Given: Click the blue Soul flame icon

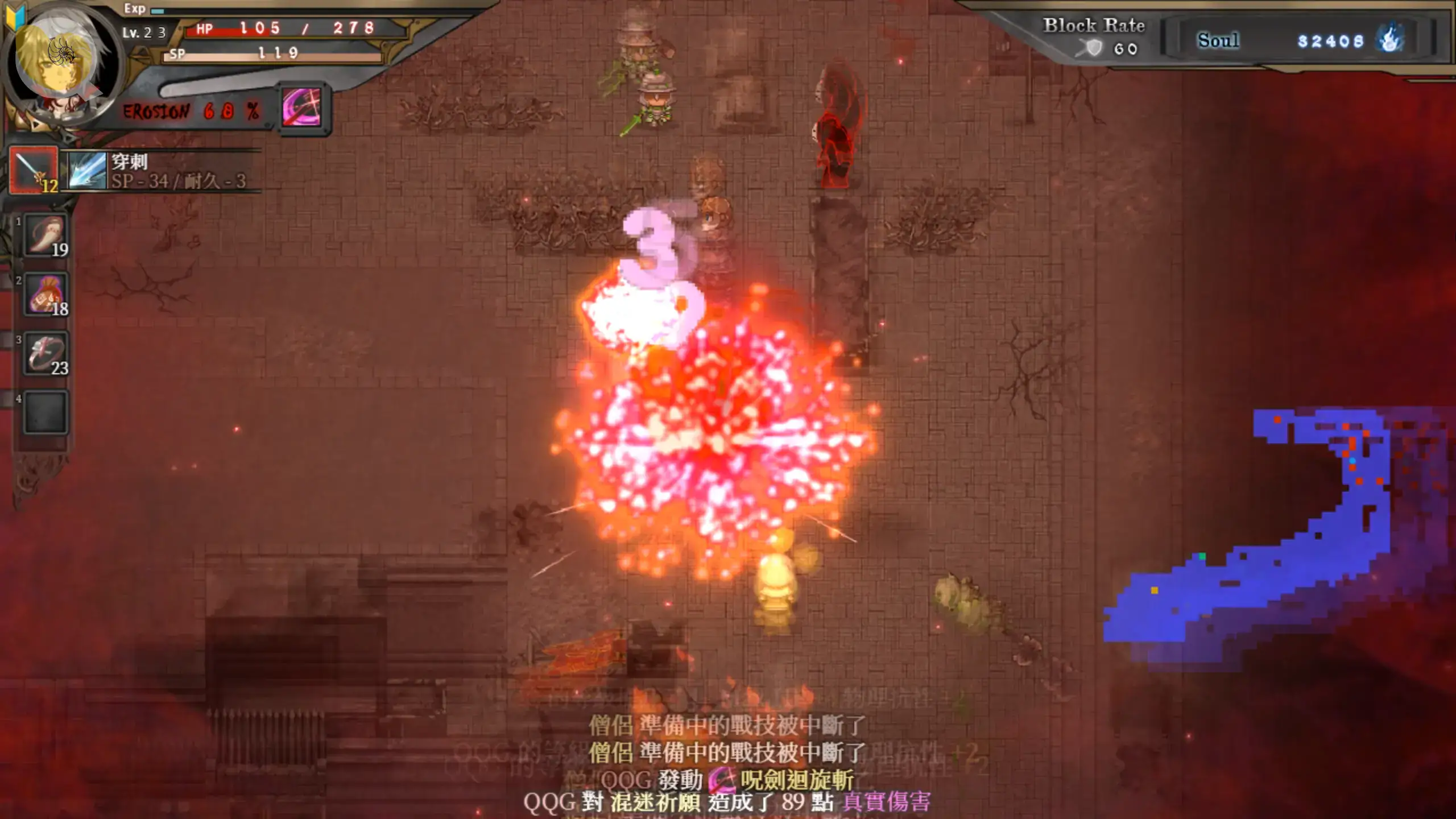Looking at the screenshot, I should tap(1391, 40).
